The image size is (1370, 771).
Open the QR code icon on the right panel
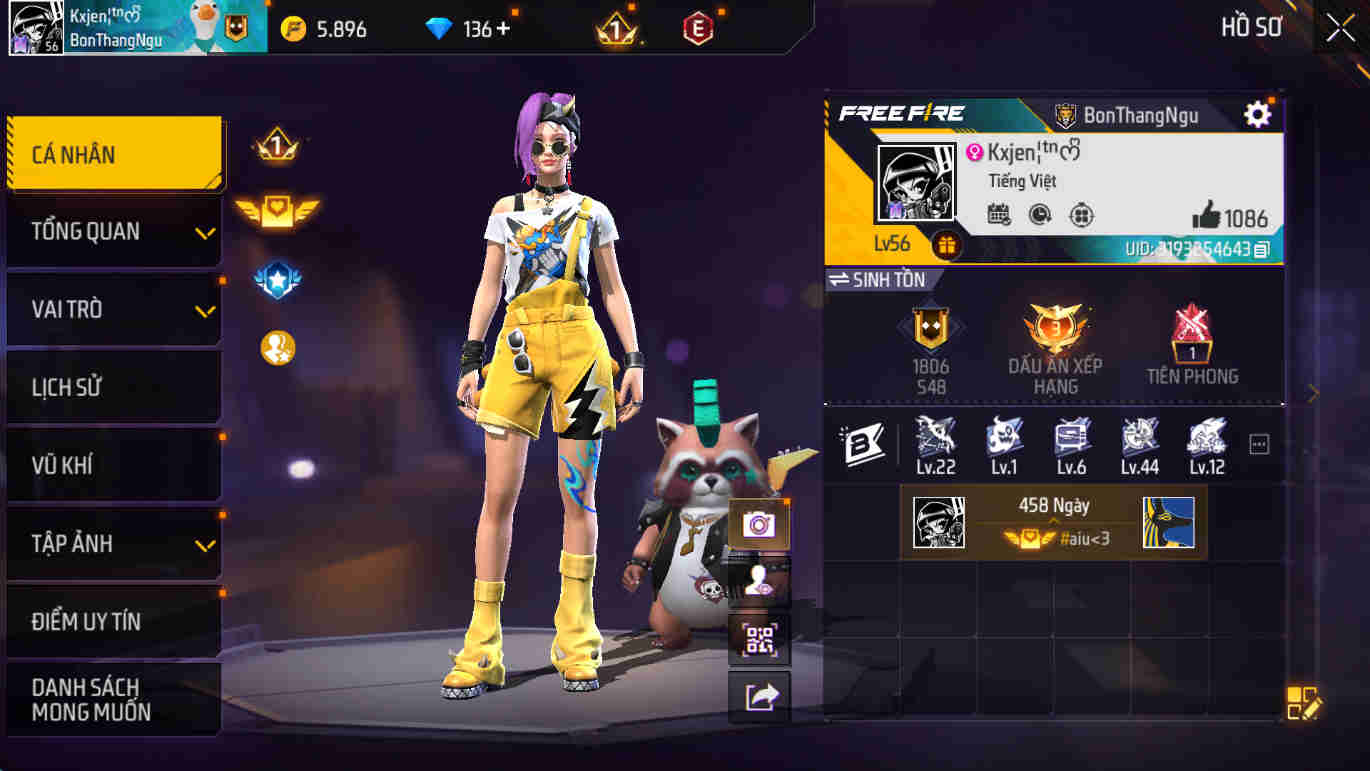(759, 637)
